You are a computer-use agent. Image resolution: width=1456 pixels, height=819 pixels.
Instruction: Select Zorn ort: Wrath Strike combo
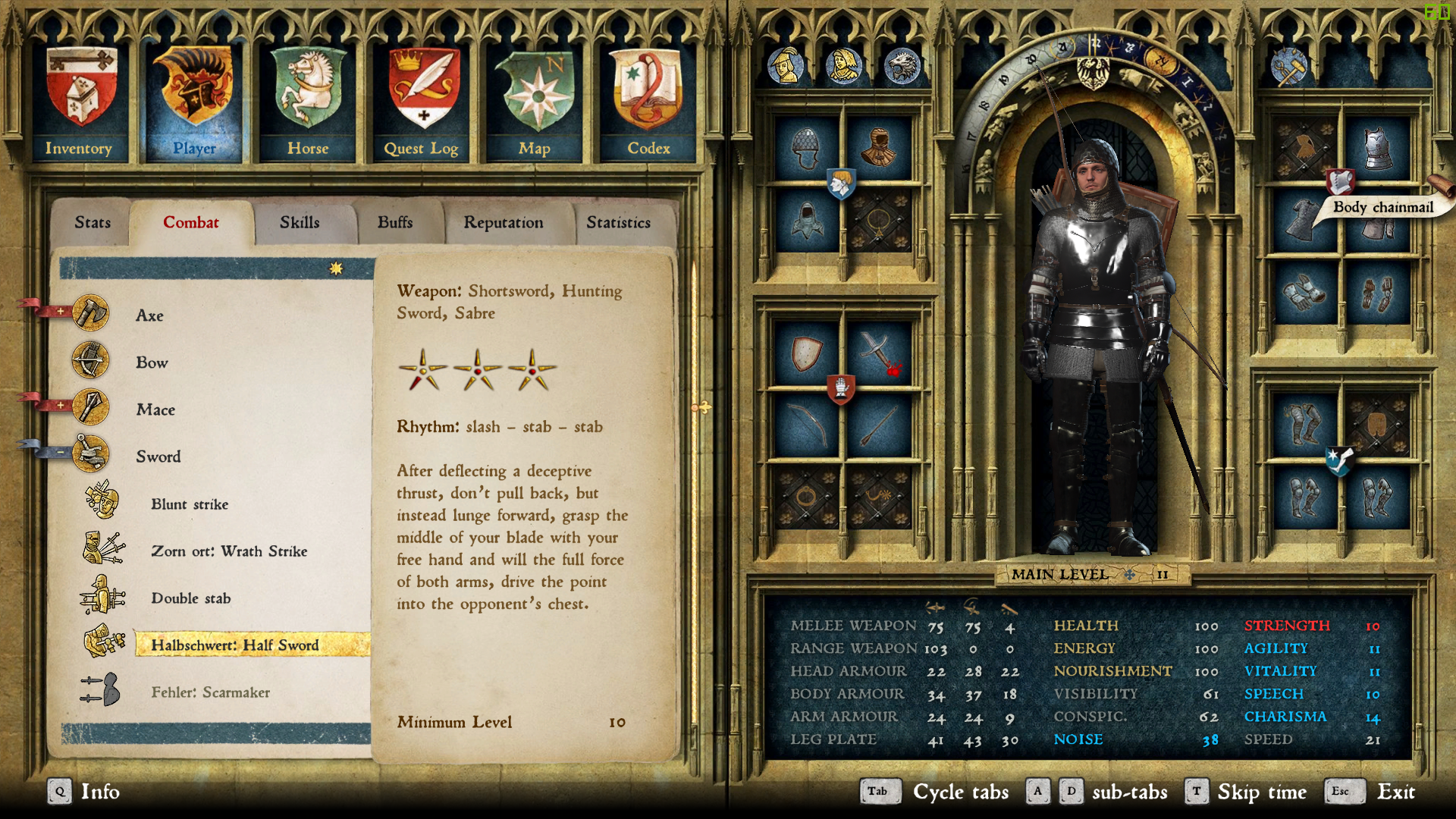coord(229,551)
